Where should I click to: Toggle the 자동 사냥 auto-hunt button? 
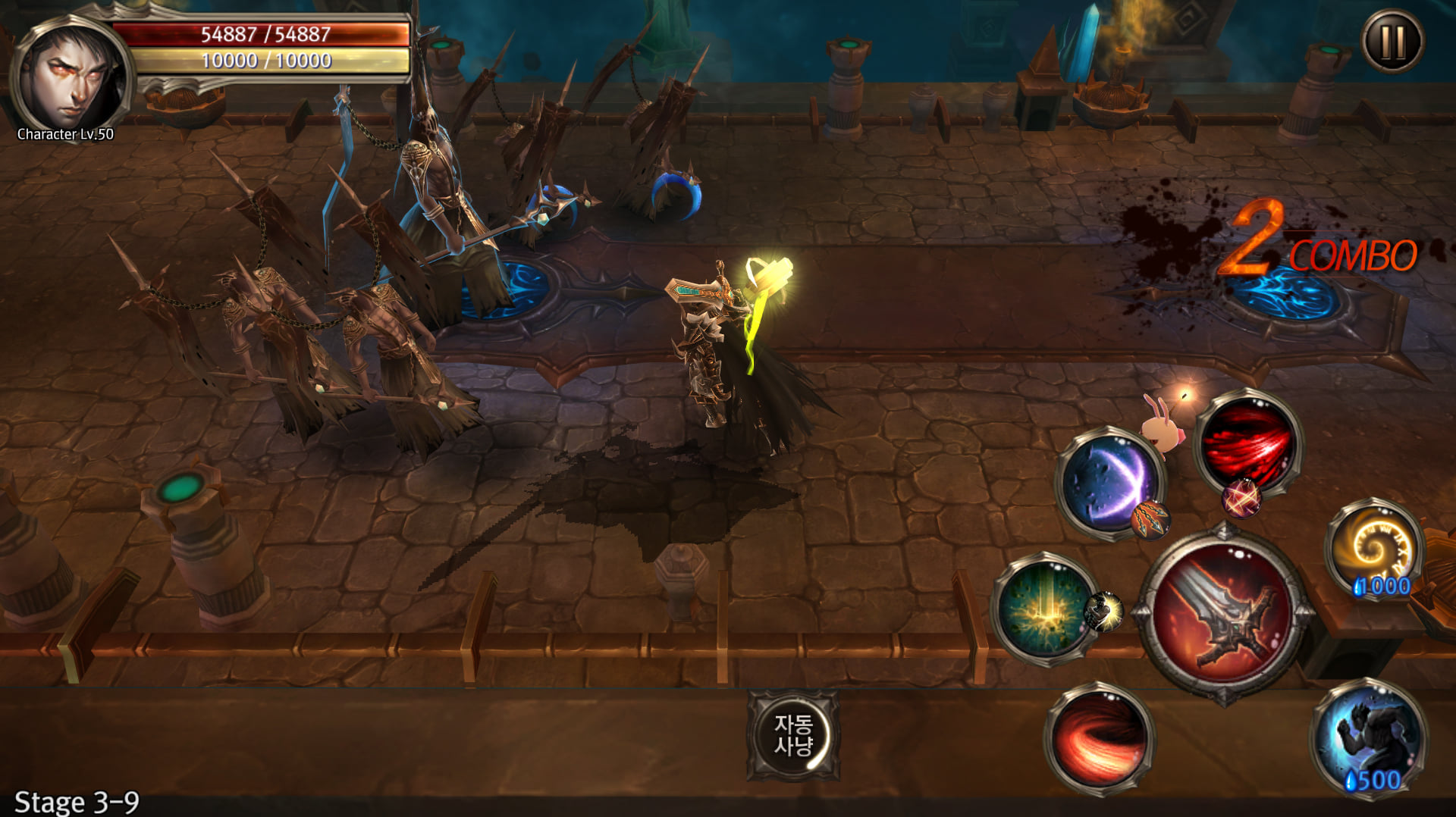click(x=793, y=735)
